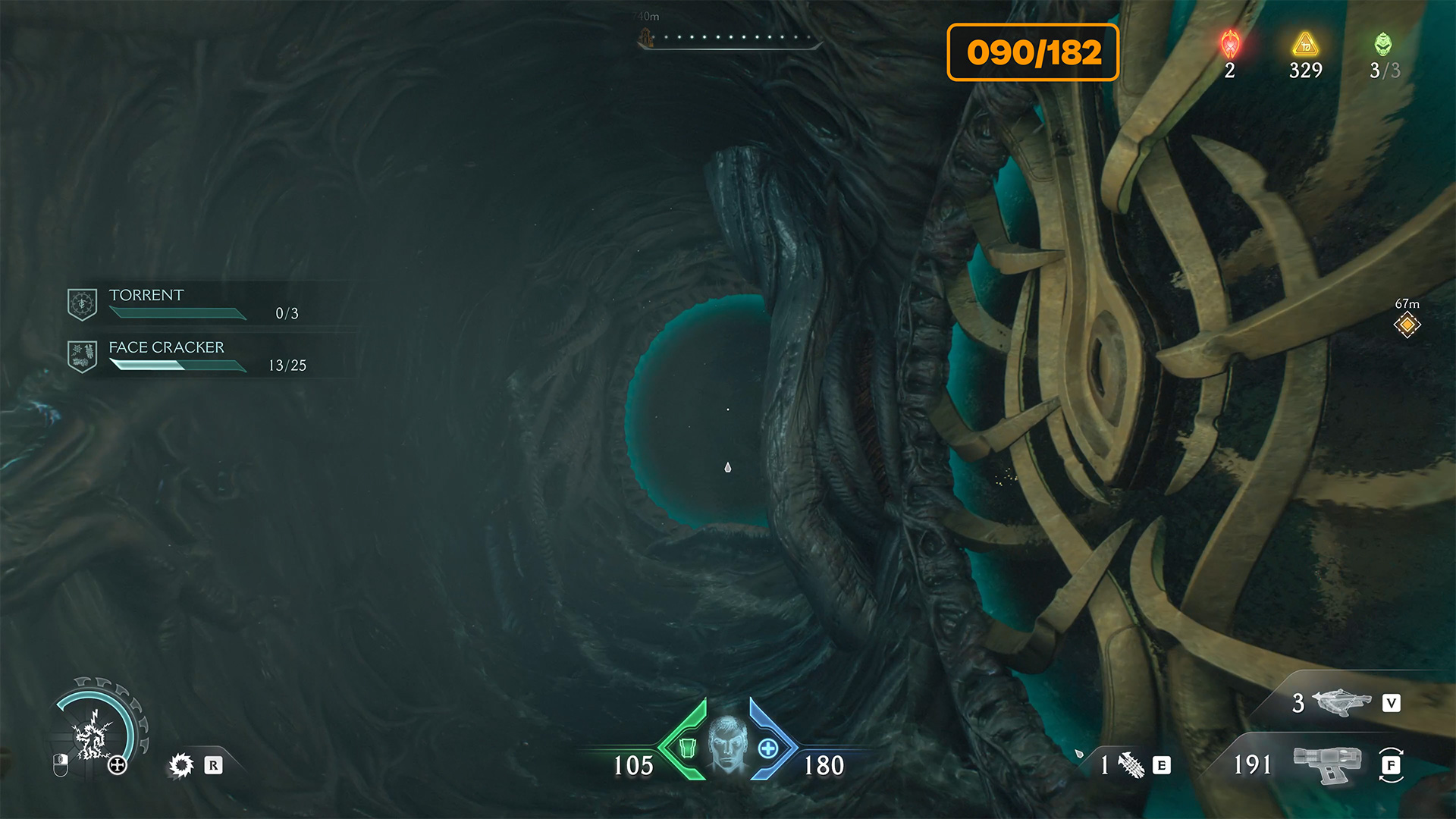This screenshot has width=1456, height=819.
Task: Click the red demon skull icon
Action: pyautogui.click(x=1230, y=45)
